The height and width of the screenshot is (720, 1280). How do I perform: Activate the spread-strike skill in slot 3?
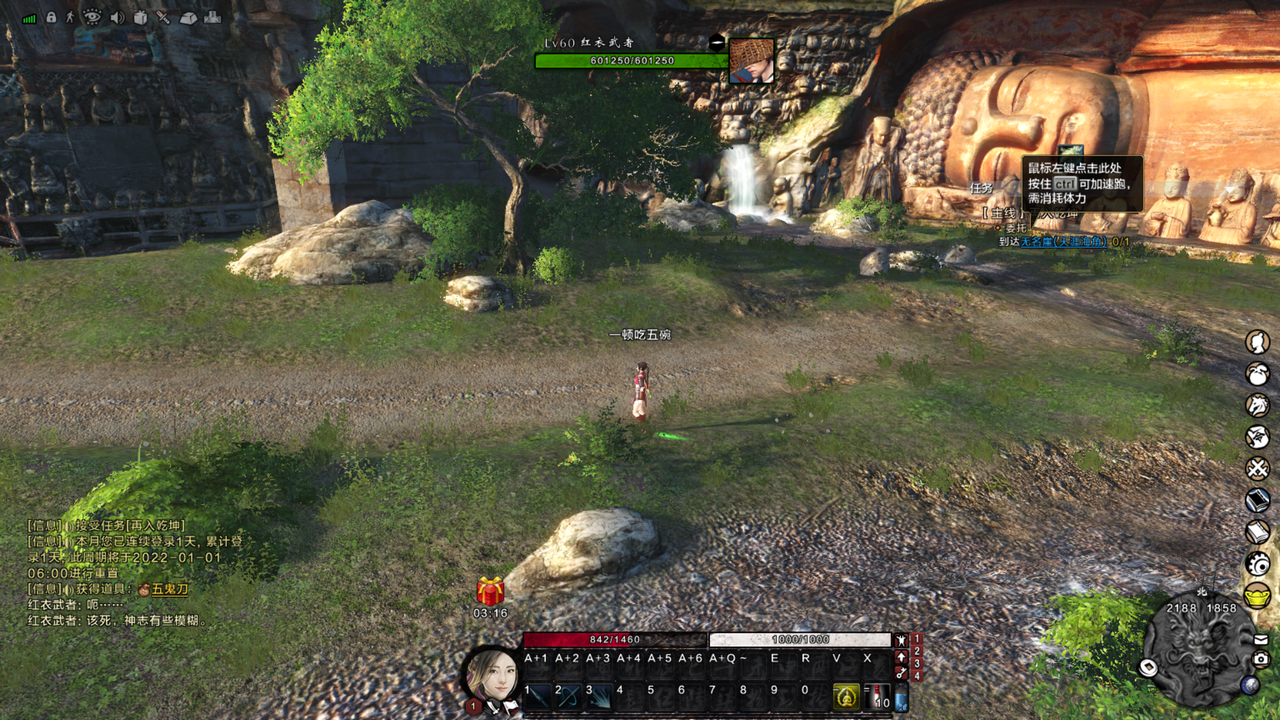coord(599,696)
